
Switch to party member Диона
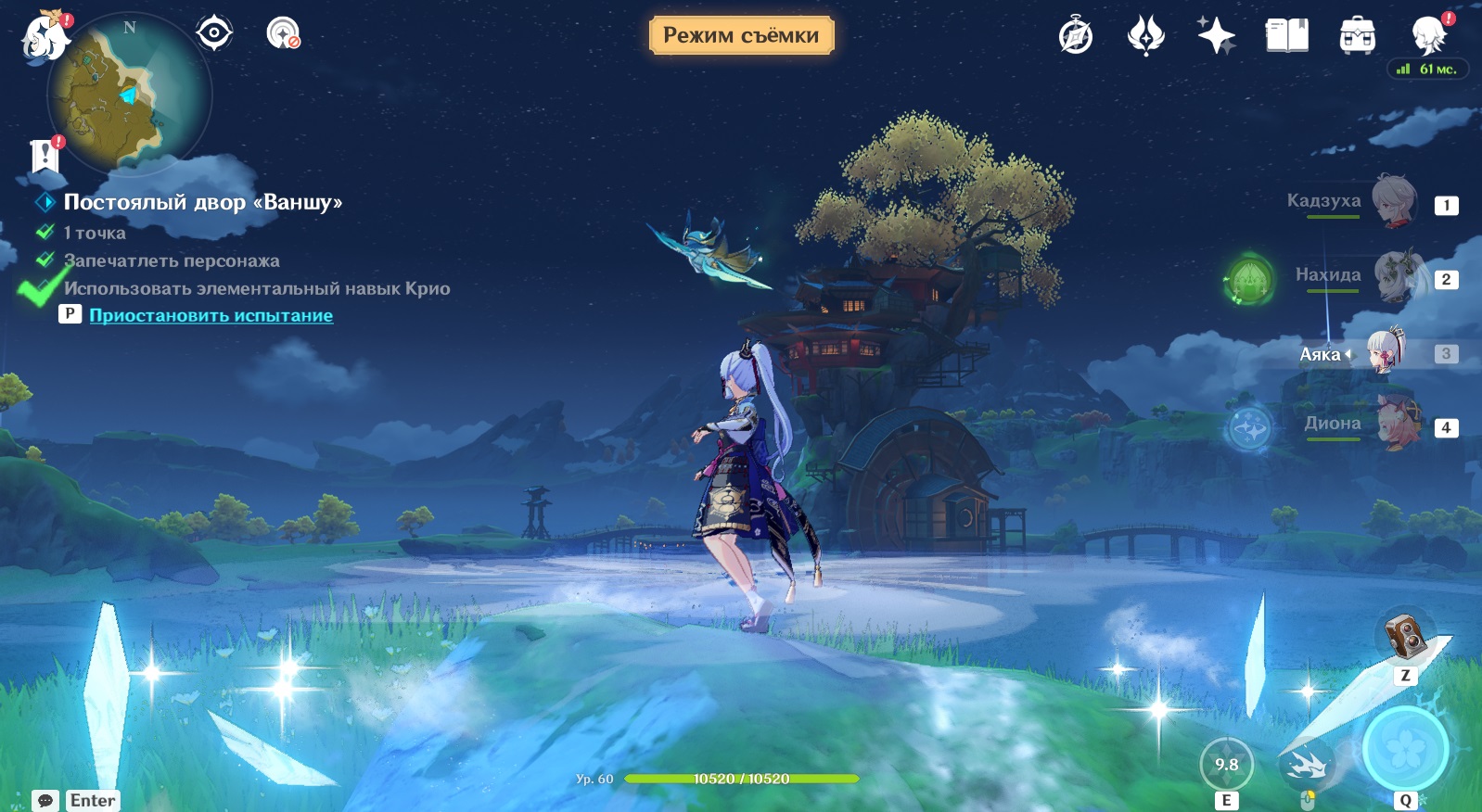coord(1396,424)
